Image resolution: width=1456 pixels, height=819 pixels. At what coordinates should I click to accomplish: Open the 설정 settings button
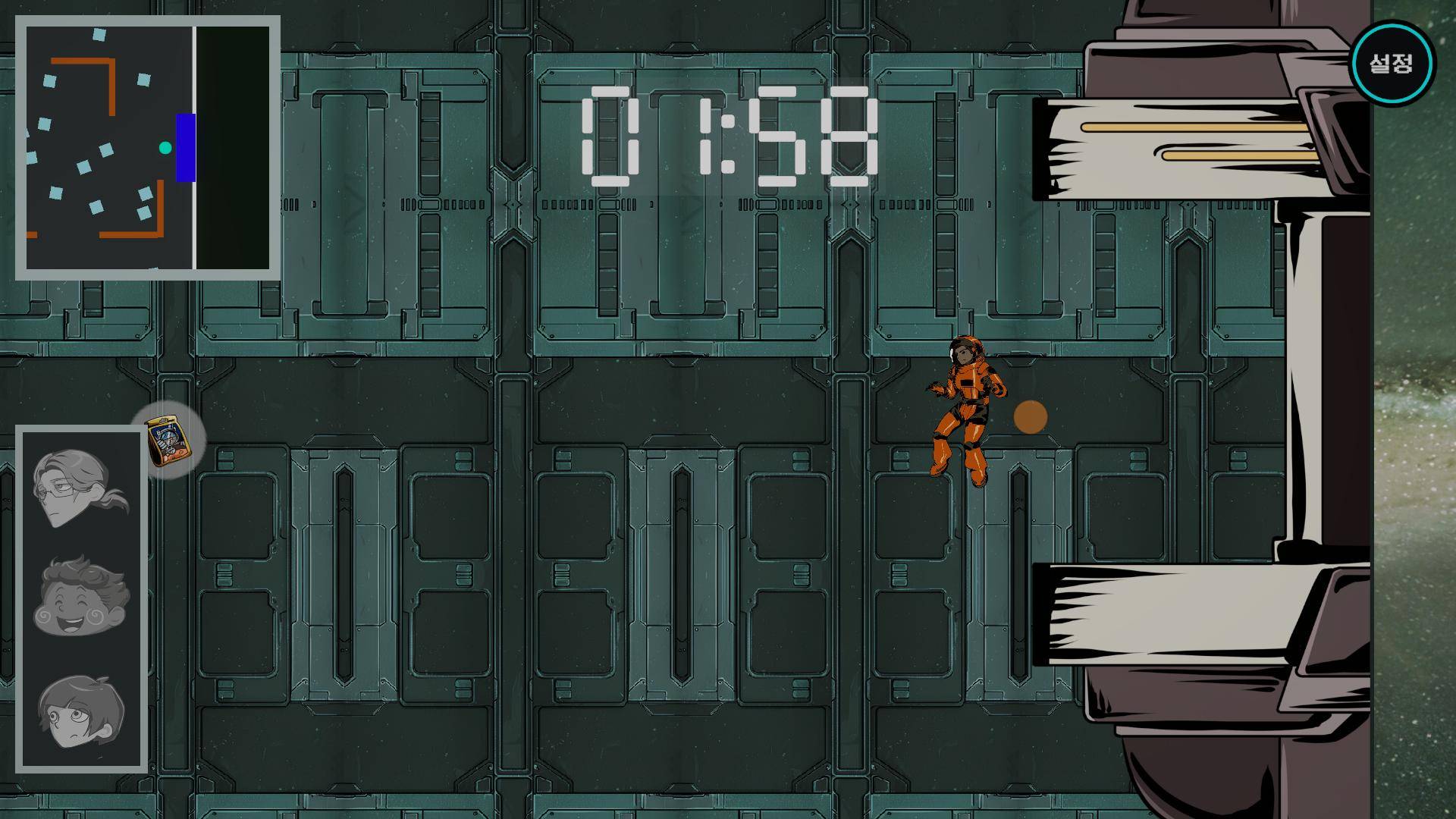point(1392,63)
